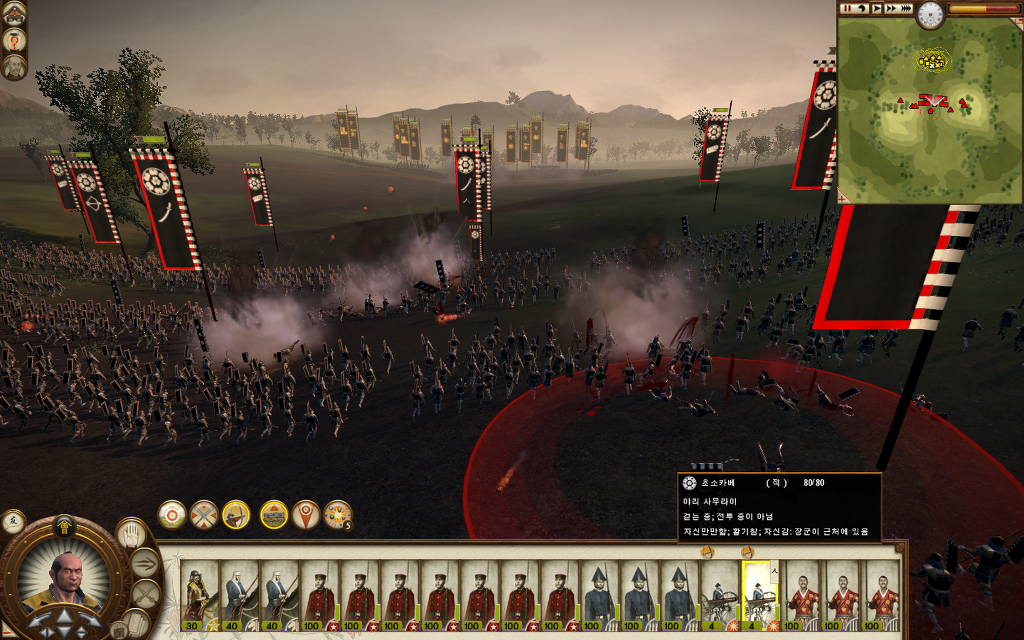Toggle the fire-at-will target ability
Viewport: 1024px width, 640px height.
tap(172, 514)
